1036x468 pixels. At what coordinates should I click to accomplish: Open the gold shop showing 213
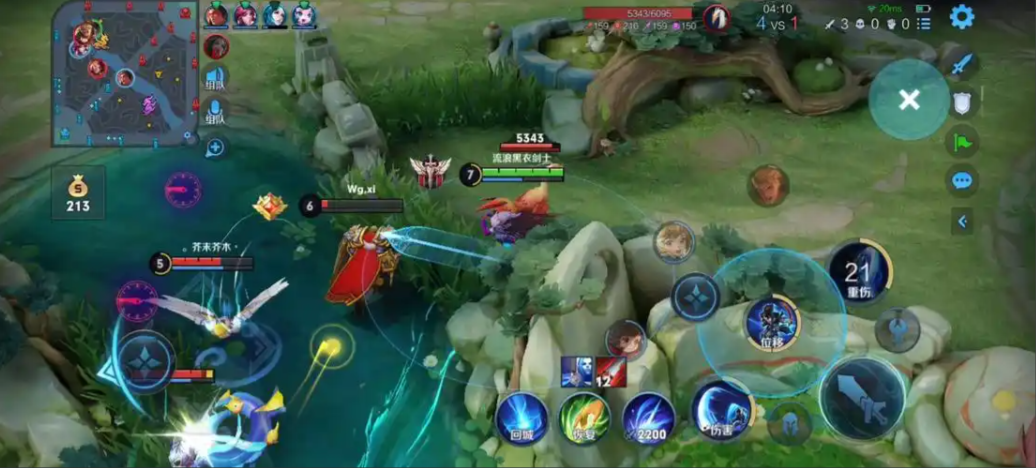tap(78, 194)
